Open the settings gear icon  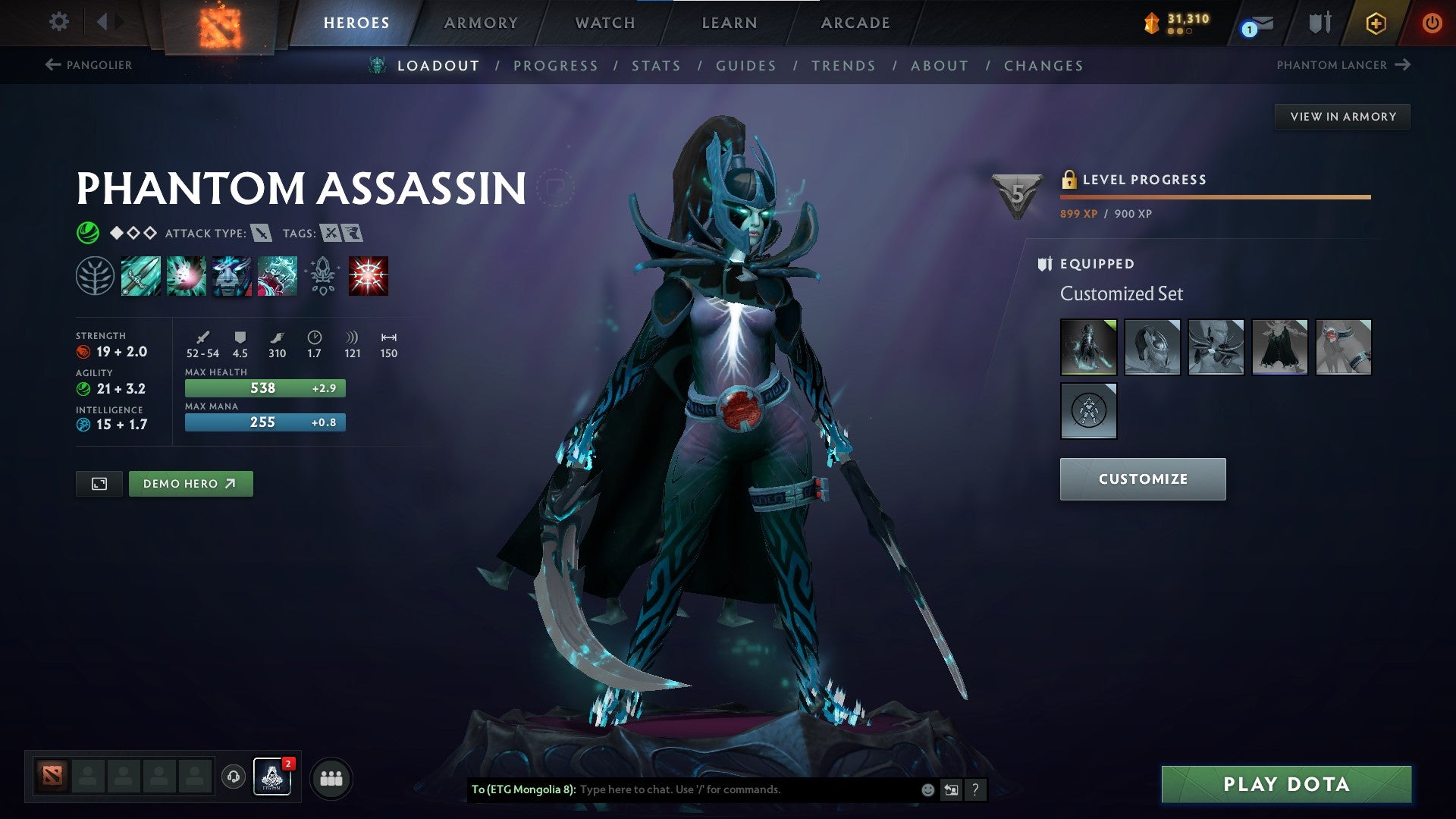tap(58, 21)
